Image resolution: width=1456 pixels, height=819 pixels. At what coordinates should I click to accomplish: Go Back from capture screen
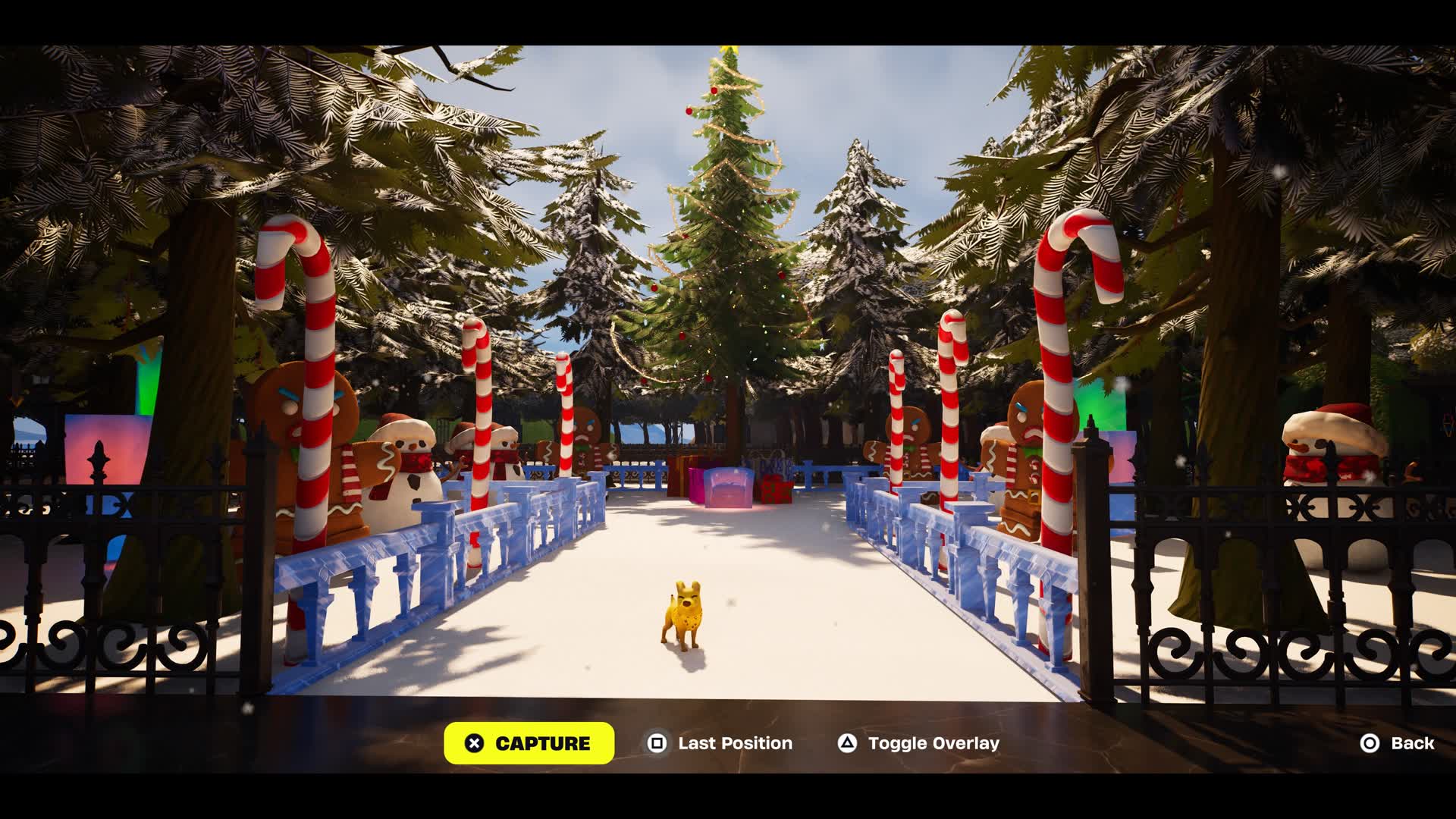[x=1397, y=743]
